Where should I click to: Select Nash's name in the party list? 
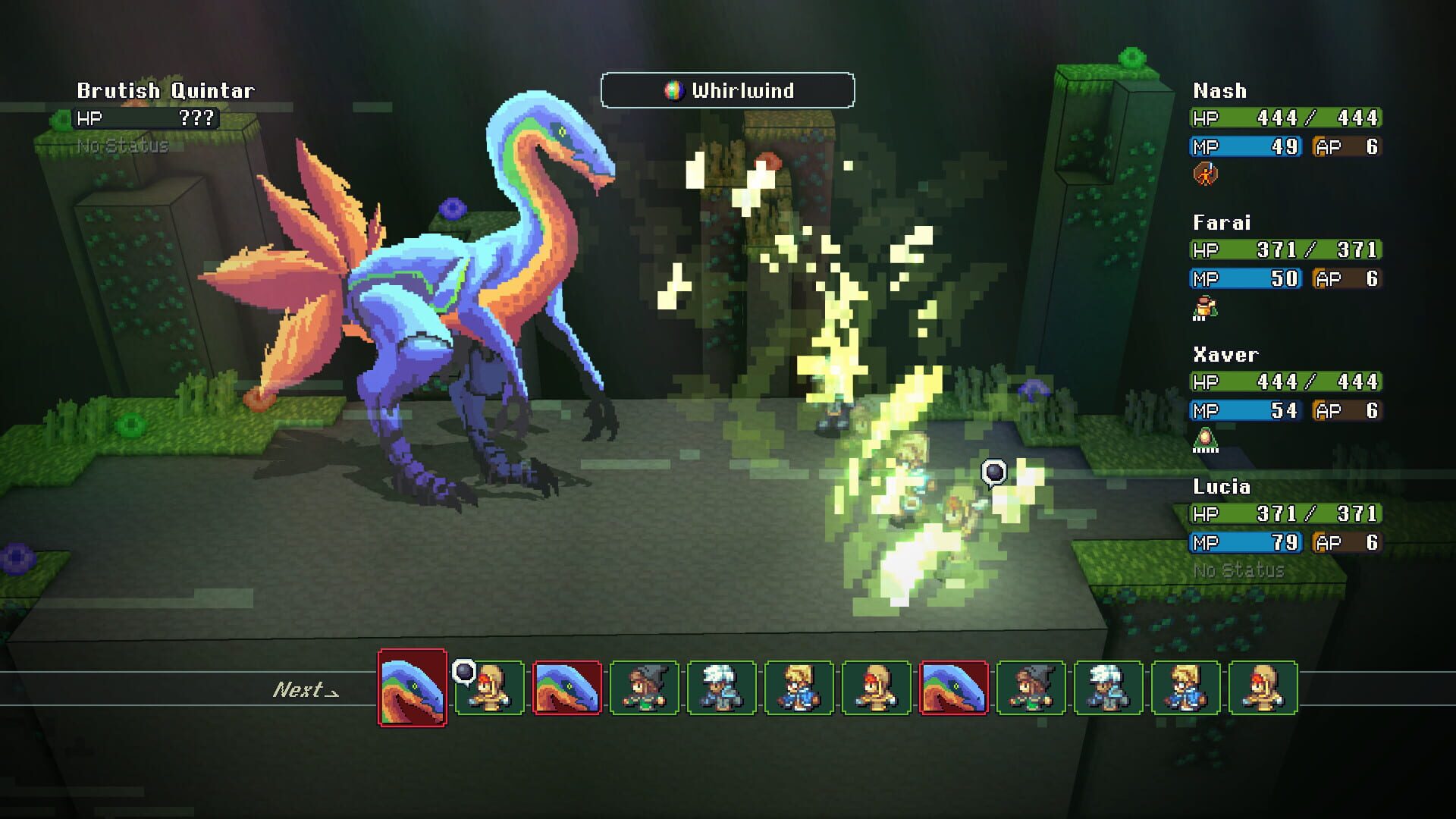click(x=1219, y=91)
